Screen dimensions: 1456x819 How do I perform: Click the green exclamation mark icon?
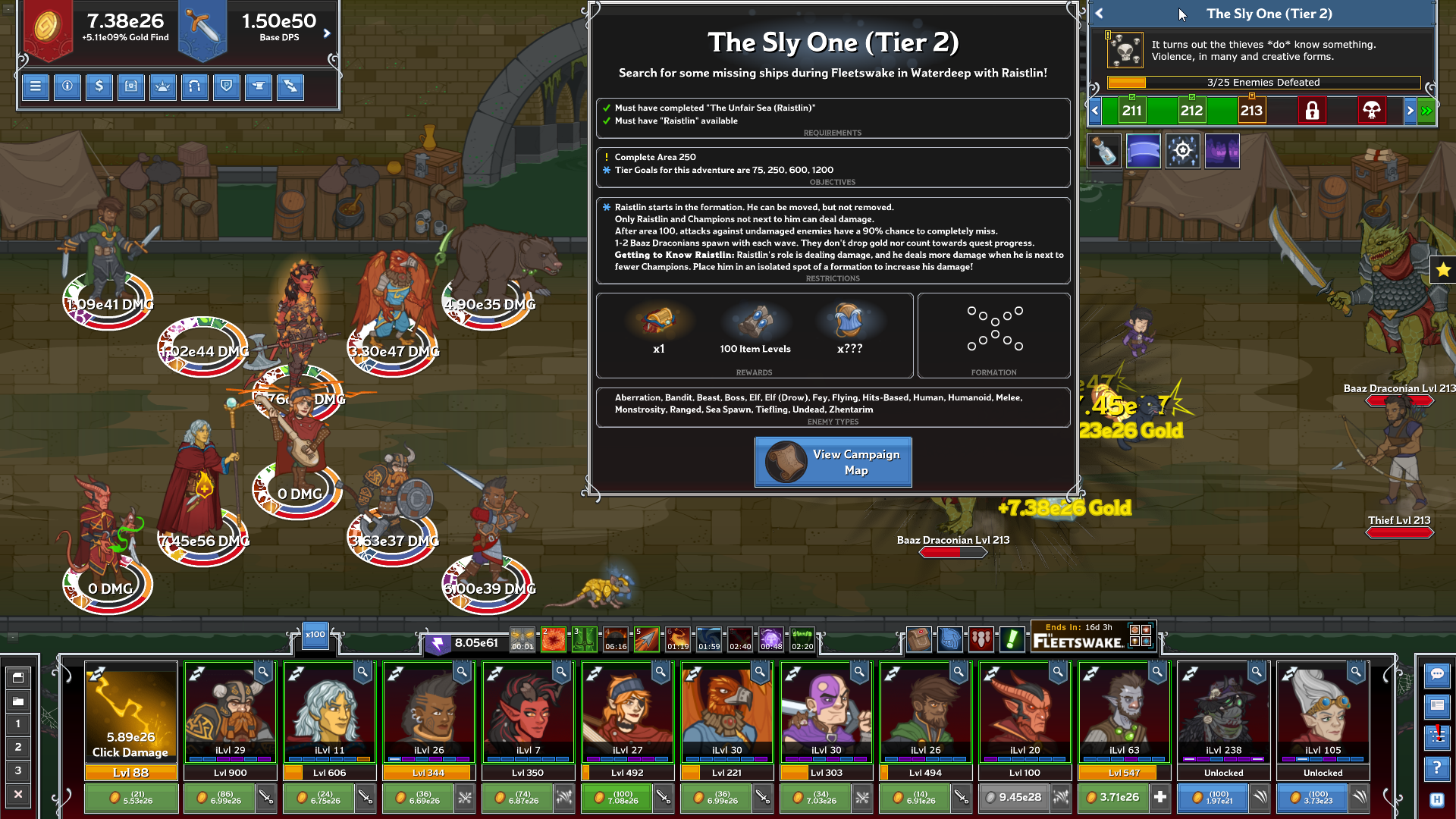[1012, 639]
